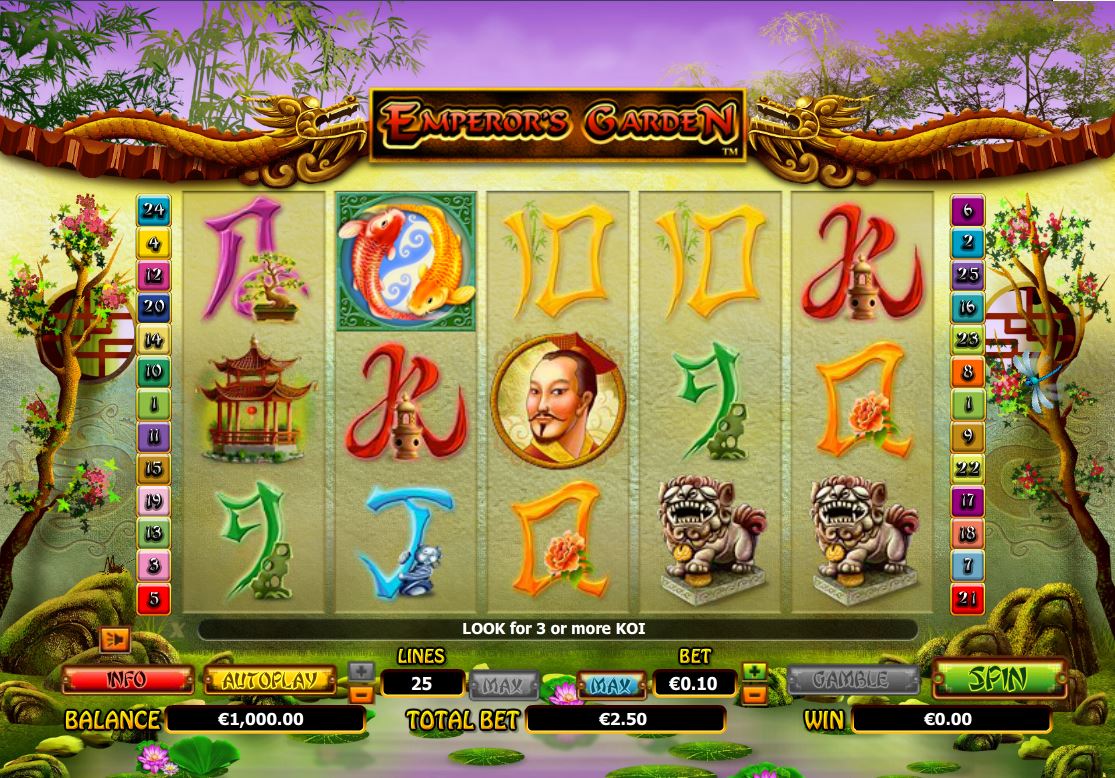Viewport: 1115px width, 778px height.
Task: Choose payline marker number 25
Action: tap(967, 274)
